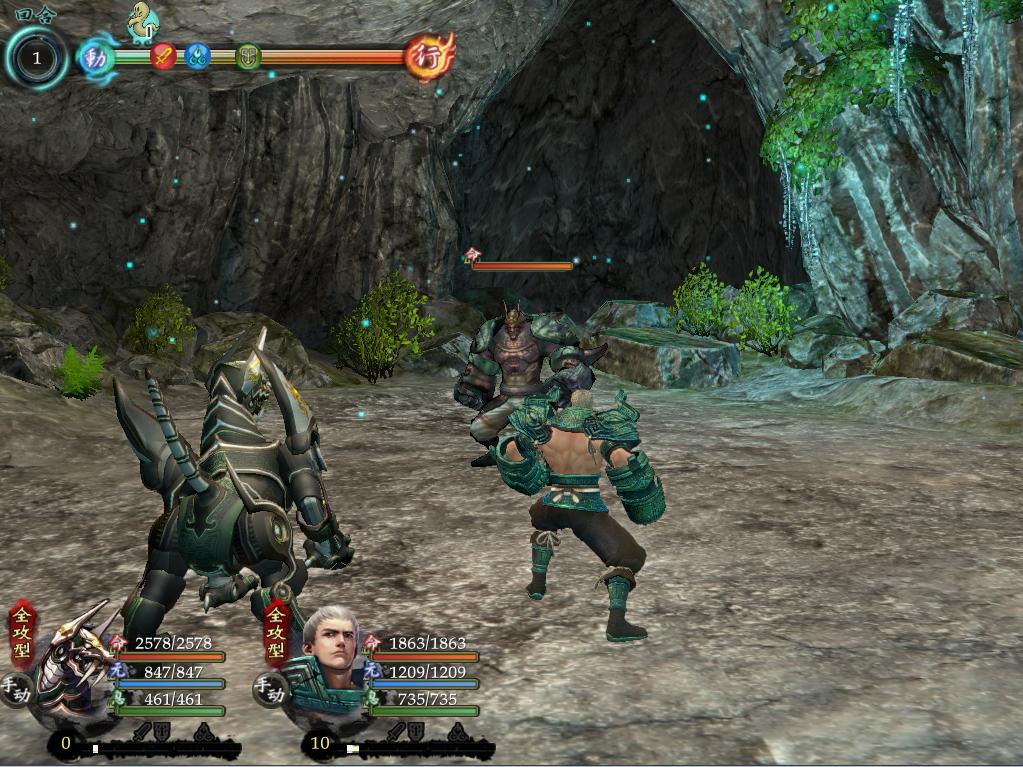Click the green shield marker on the action bar

click(x=248, y=56)
